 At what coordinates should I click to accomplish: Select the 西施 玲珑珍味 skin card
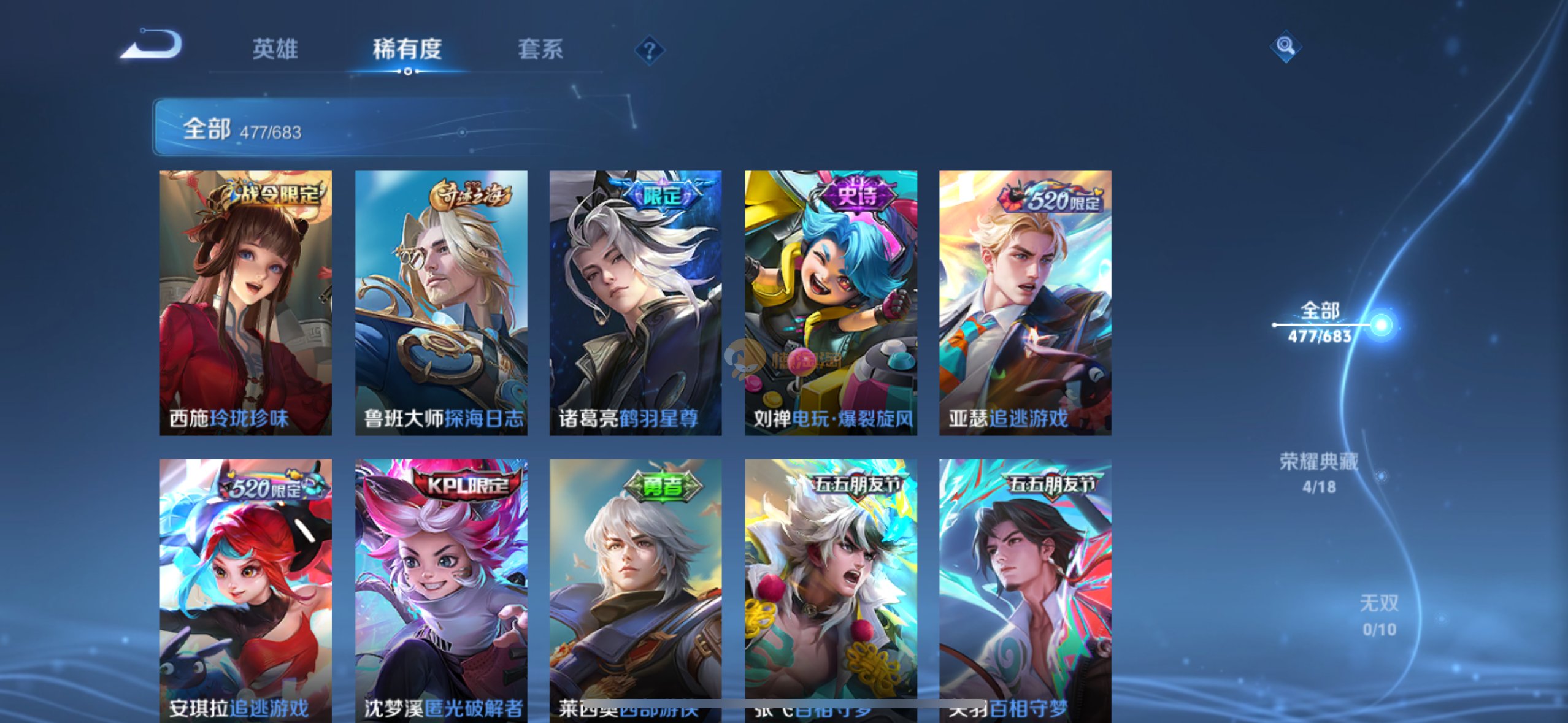tap(245, 303)
